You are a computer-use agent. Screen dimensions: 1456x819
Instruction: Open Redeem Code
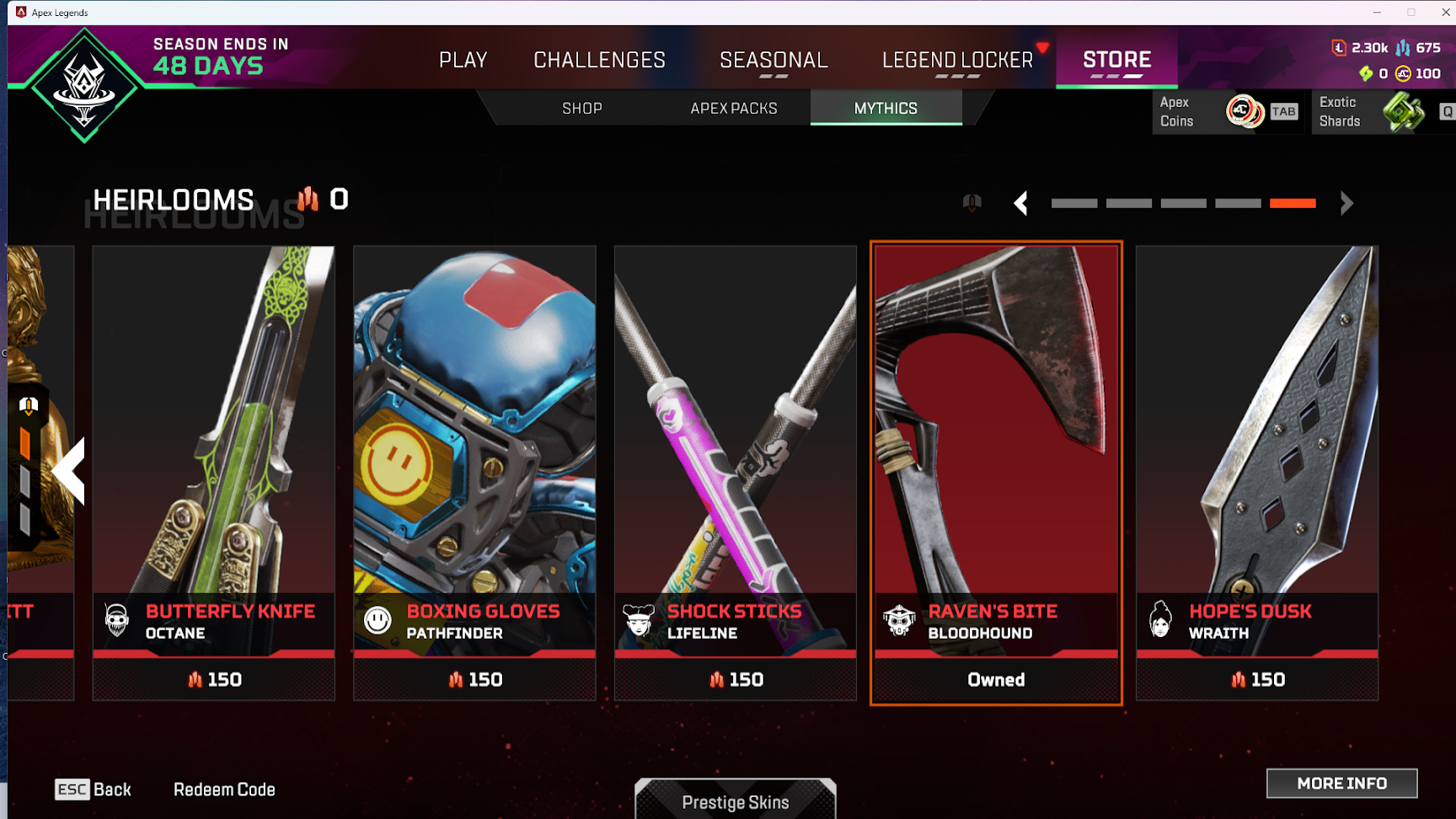coord(224,790)
